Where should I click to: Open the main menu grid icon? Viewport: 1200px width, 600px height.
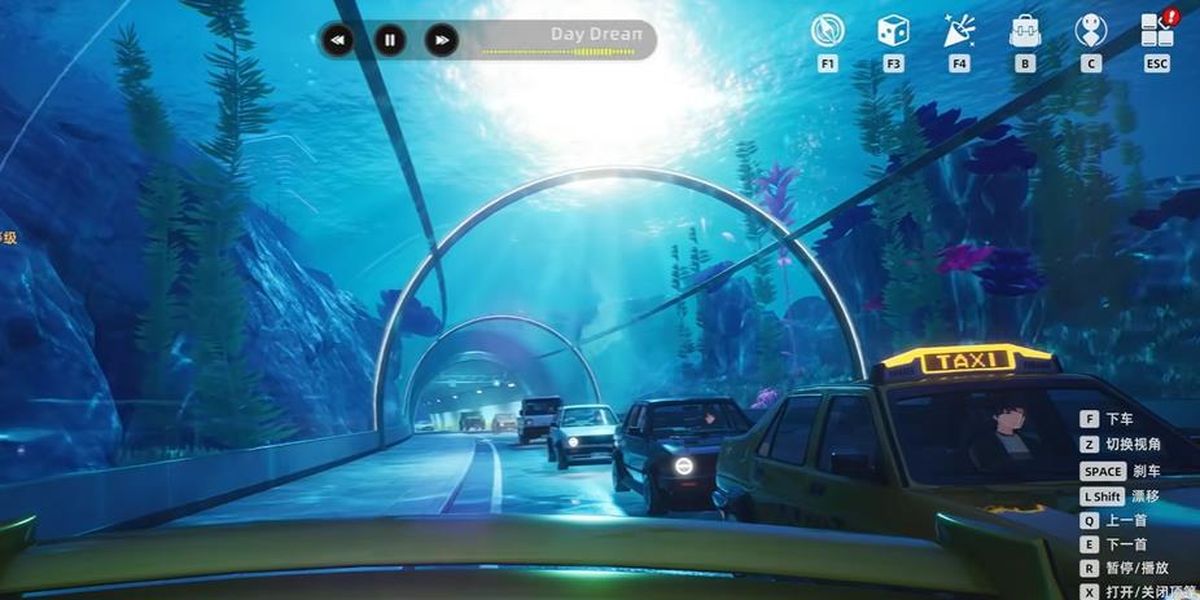tap(1156, 31)
